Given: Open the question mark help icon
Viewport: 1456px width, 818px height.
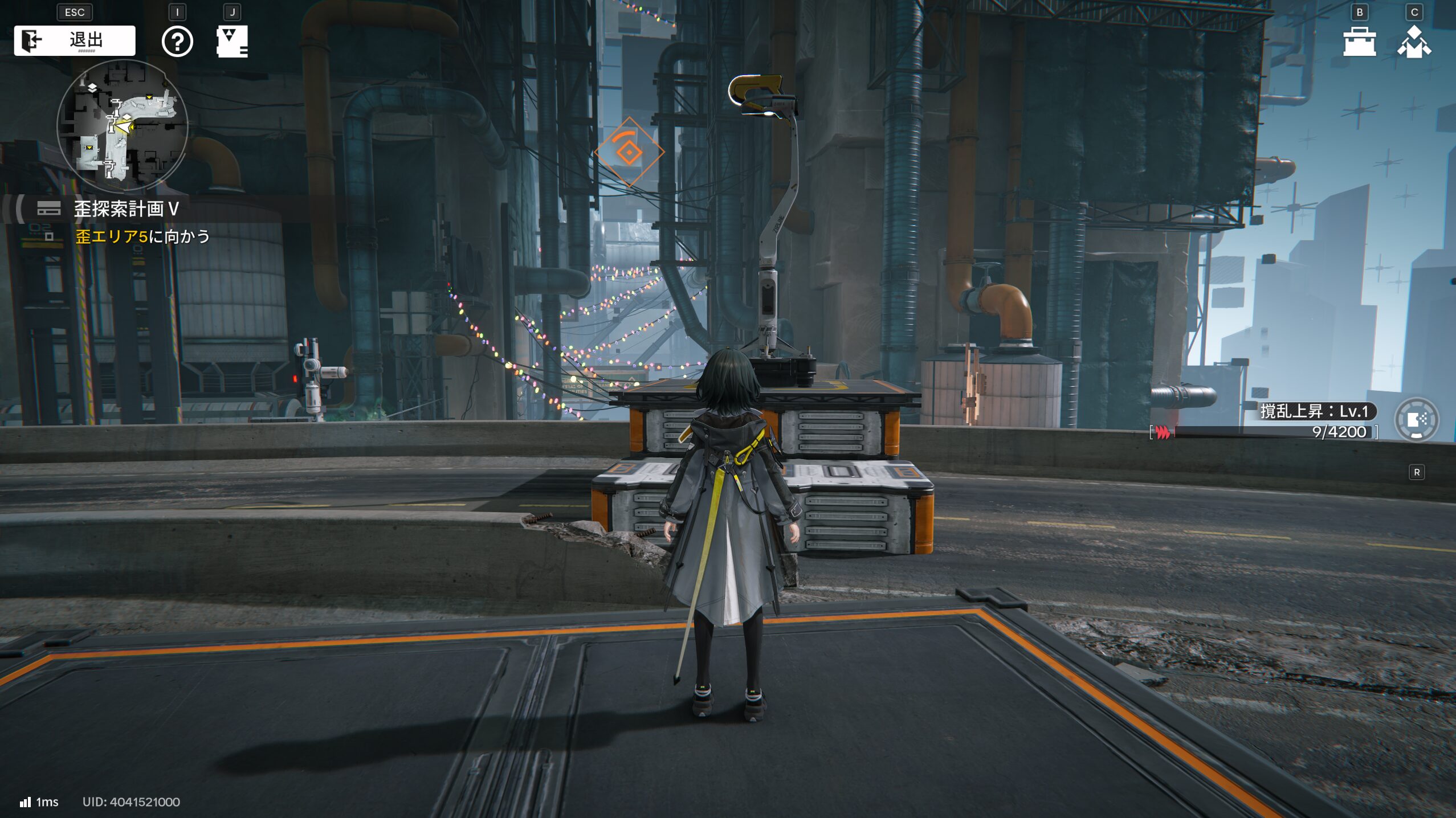Looking at the screenshot, I should point(177,42).
